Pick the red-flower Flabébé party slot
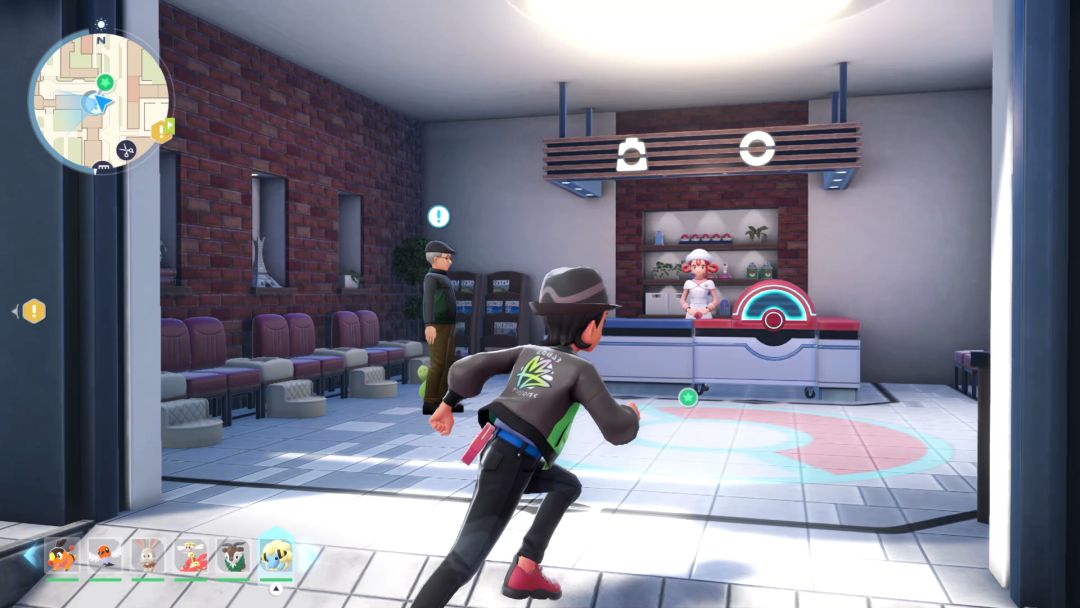This screenshot has height=608, width=1080. (191, 555)
